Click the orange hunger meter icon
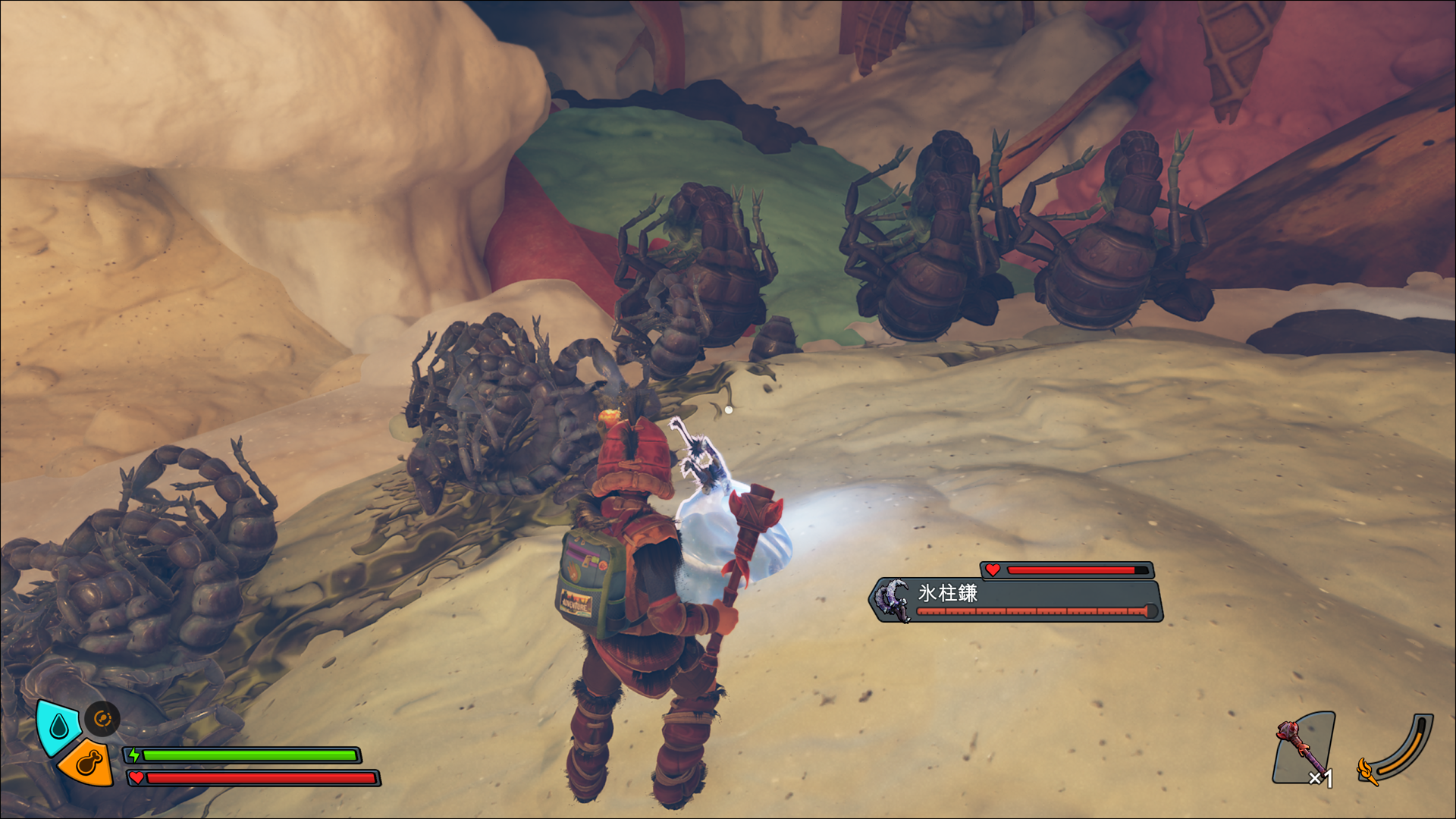Screen dimensions: 1456x819 [86, 762]
